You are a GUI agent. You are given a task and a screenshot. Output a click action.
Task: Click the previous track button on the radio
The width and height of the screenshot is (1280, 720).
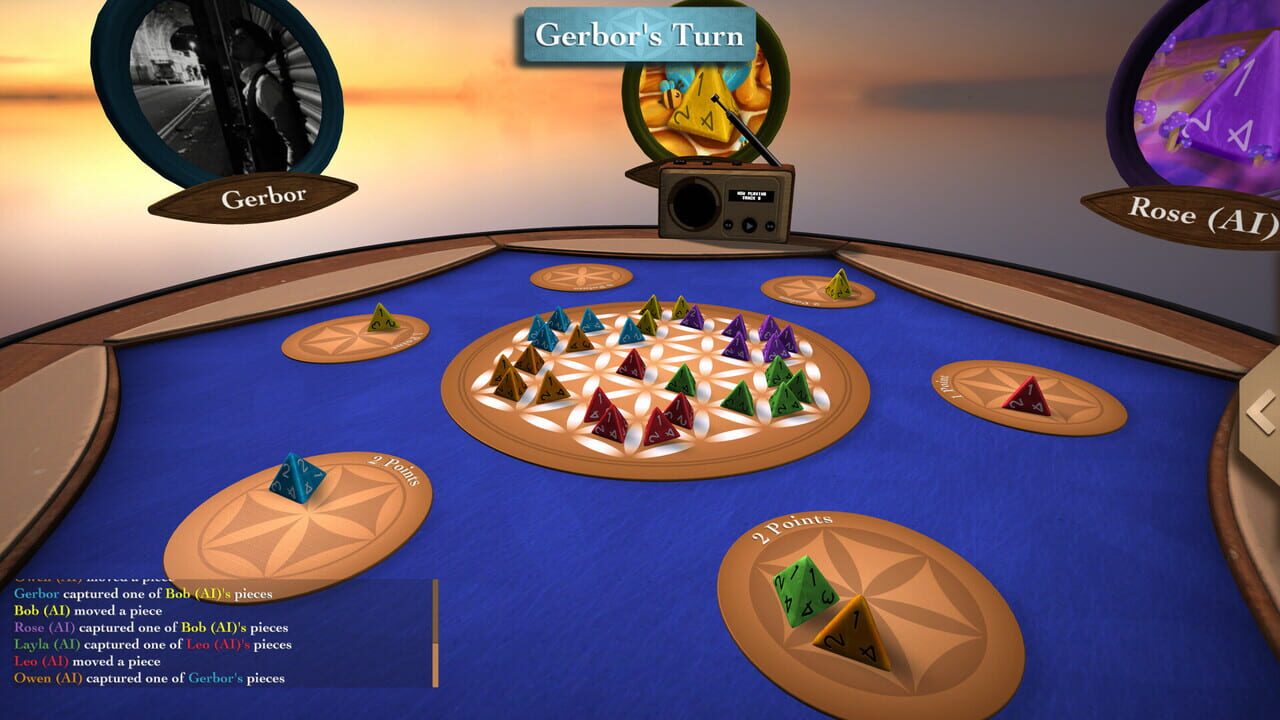(x=728, y=225)
